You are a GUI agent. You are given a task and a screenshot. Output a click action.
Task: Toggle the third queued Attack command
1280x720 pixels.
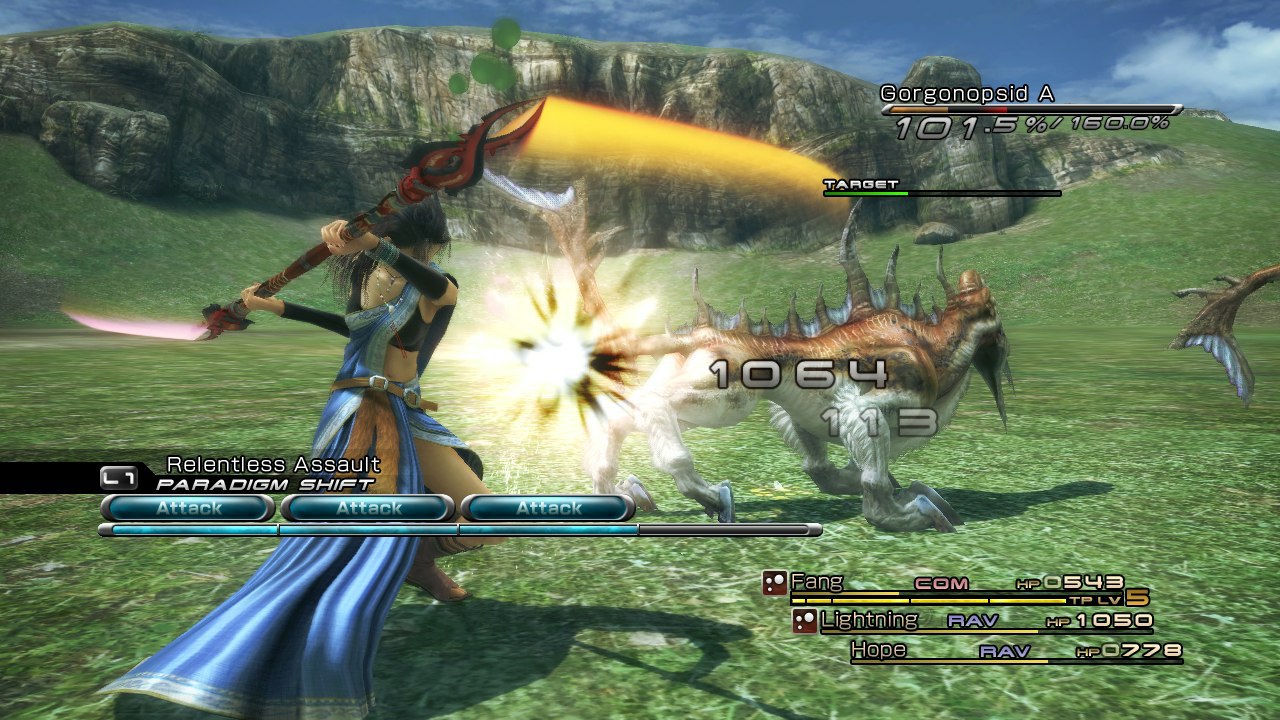pos(550,508)
